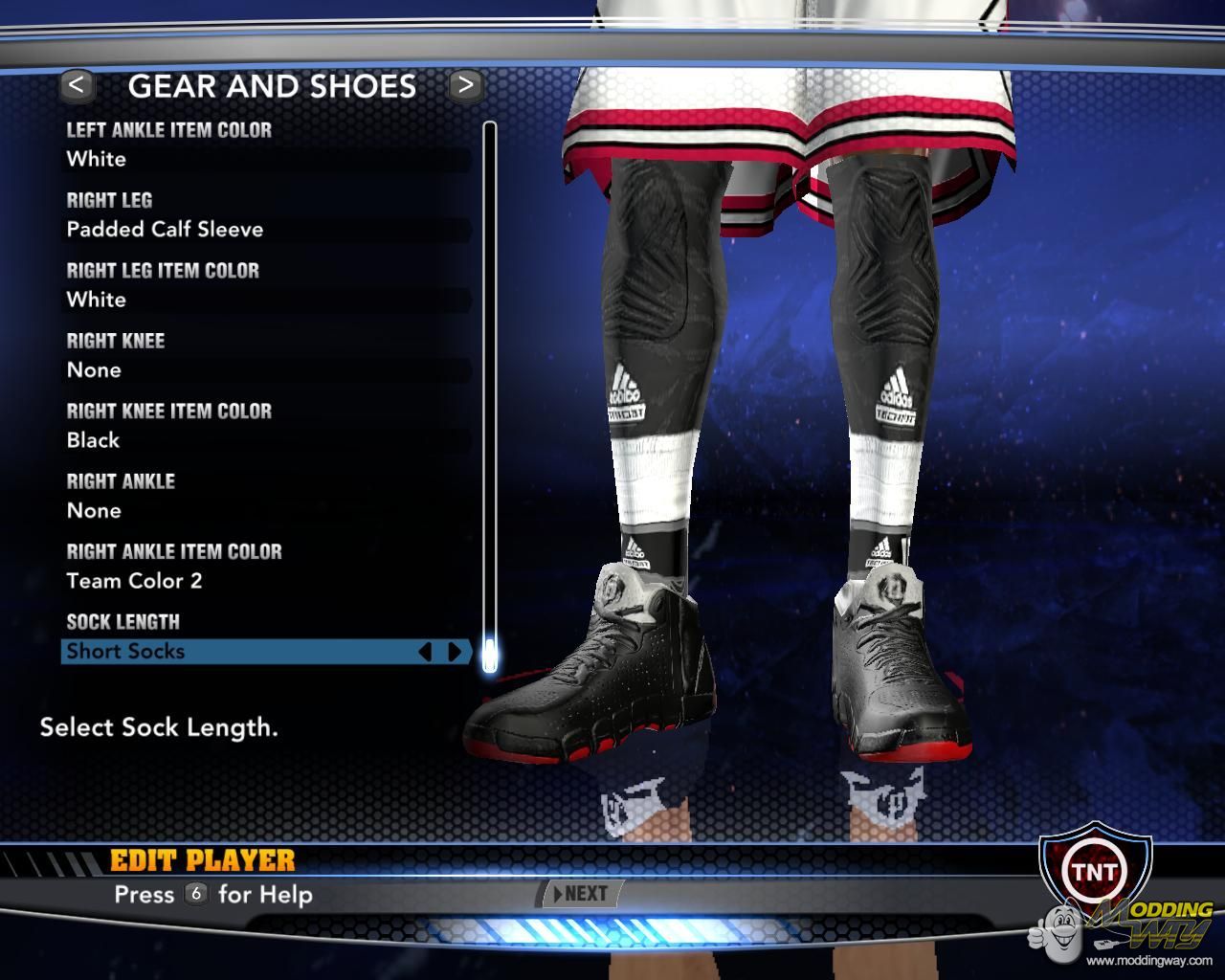Cycle Sock Length to the previous value
This screenshot has width=1225, height=980.
pyautogui.click(x=426, y=652)
